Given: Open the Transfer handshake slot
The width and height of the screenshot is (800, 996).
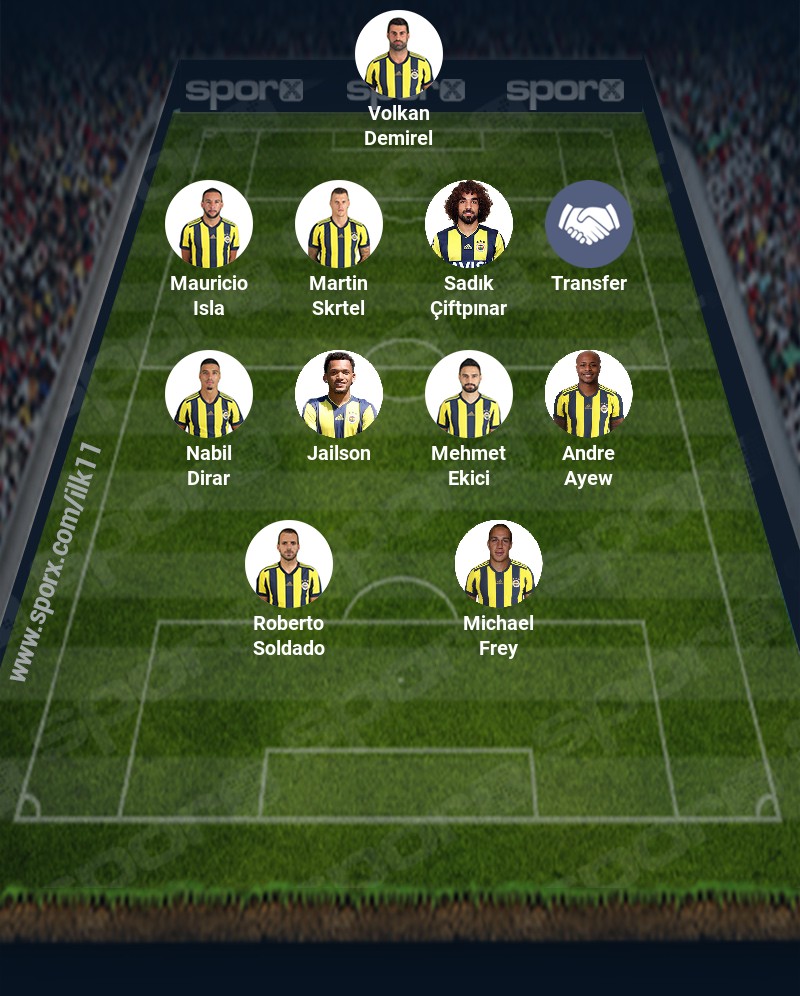Looking at the screenshot, I should click(x=588, y=225).
